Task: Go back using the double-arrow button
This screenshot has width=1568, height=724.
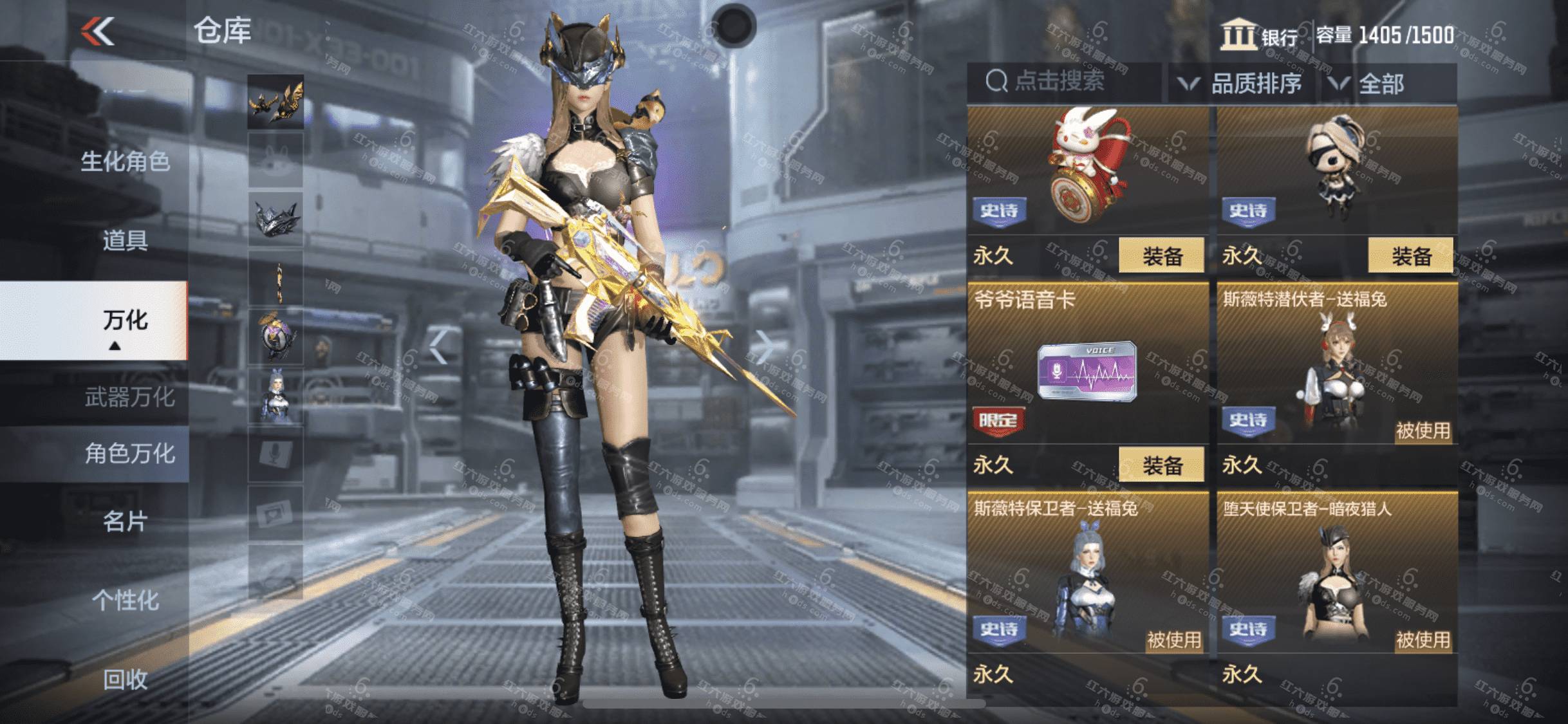Action: (x=98, y=31)
